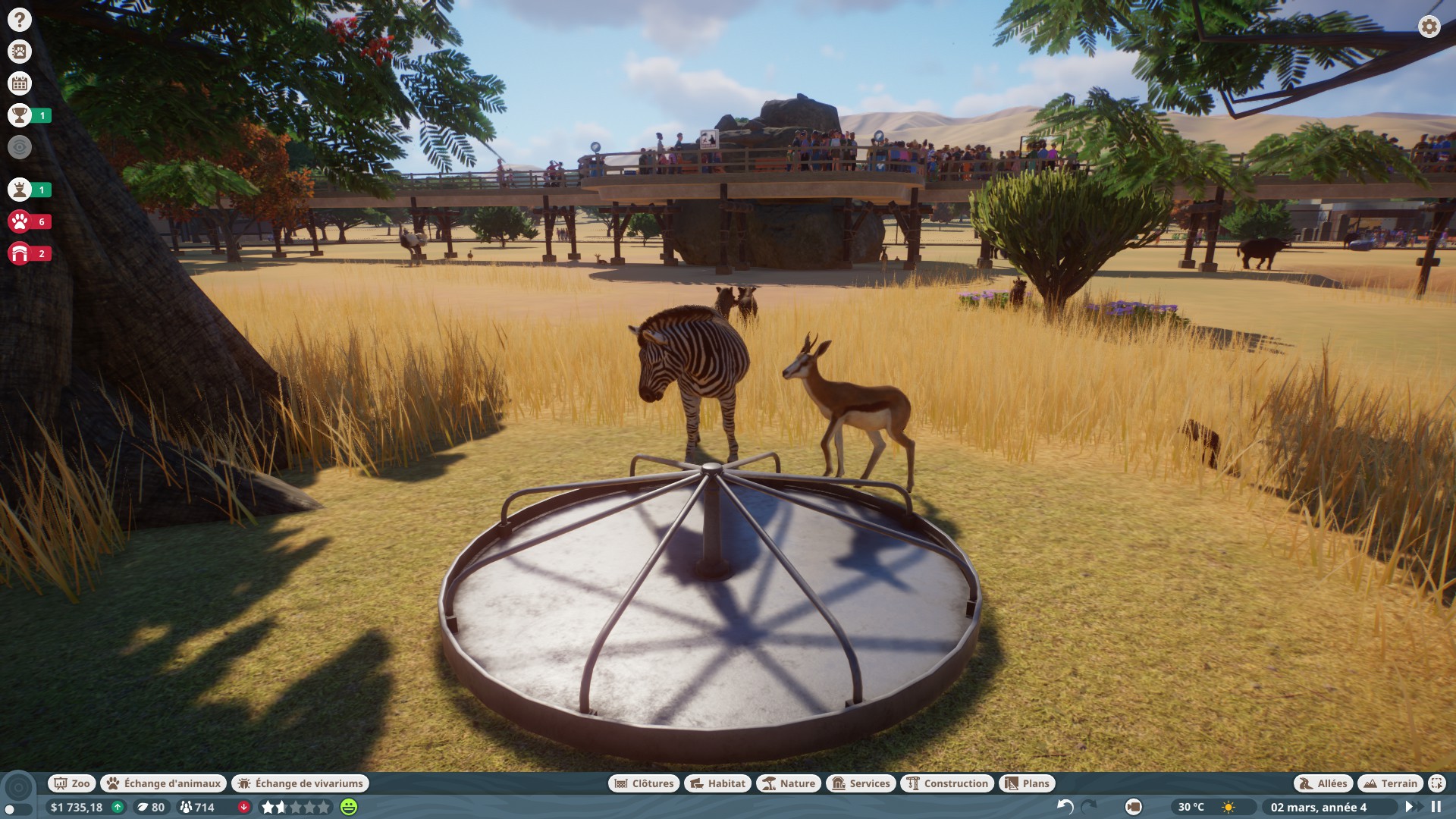
Task: Show the red paw animal alerts
Action: [x=20, y=221]
